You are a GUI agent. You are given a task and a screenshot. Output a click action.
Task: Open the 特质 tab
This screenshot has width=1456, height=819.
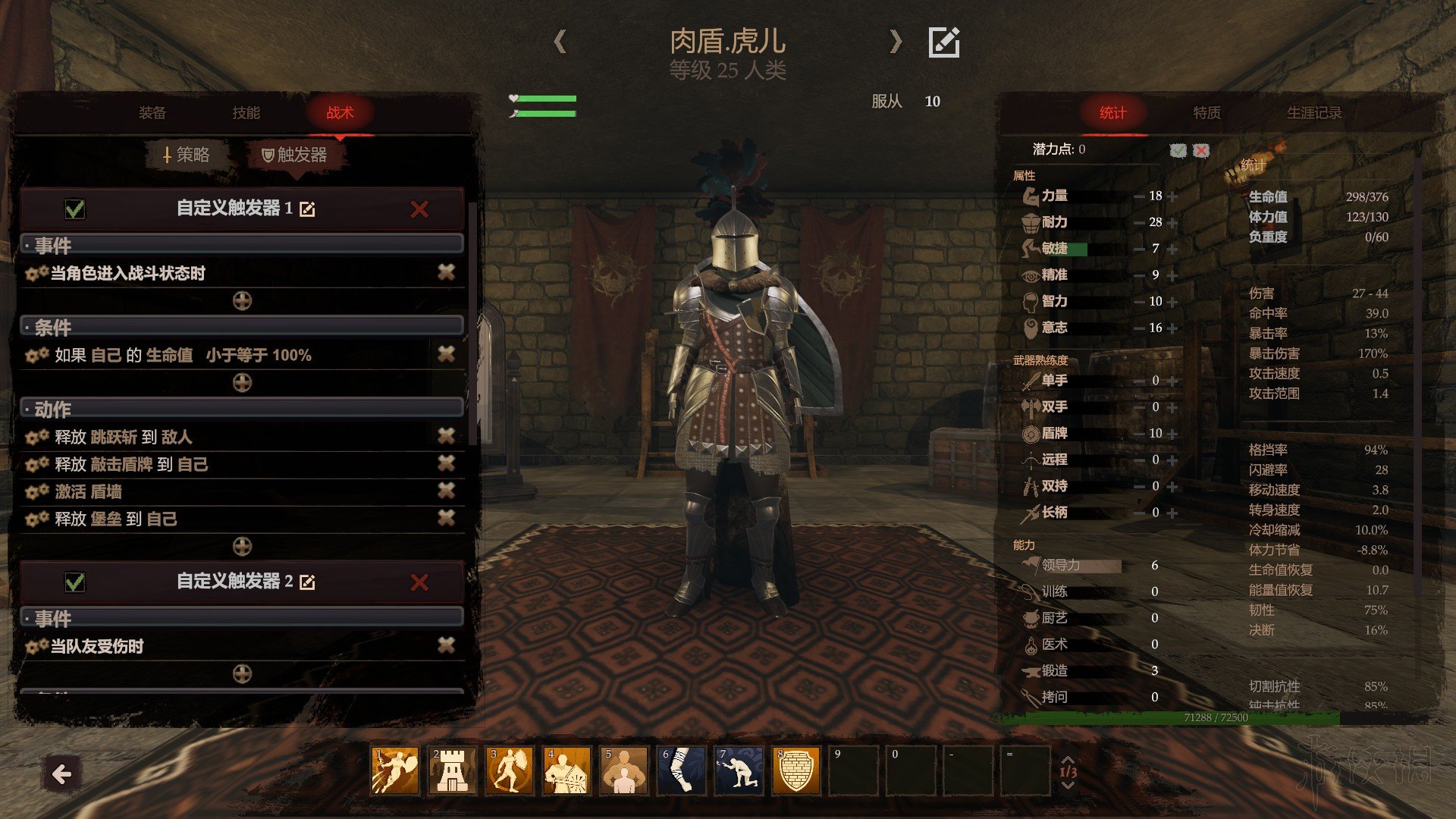pyautogui.click(x=1207, y=113)
